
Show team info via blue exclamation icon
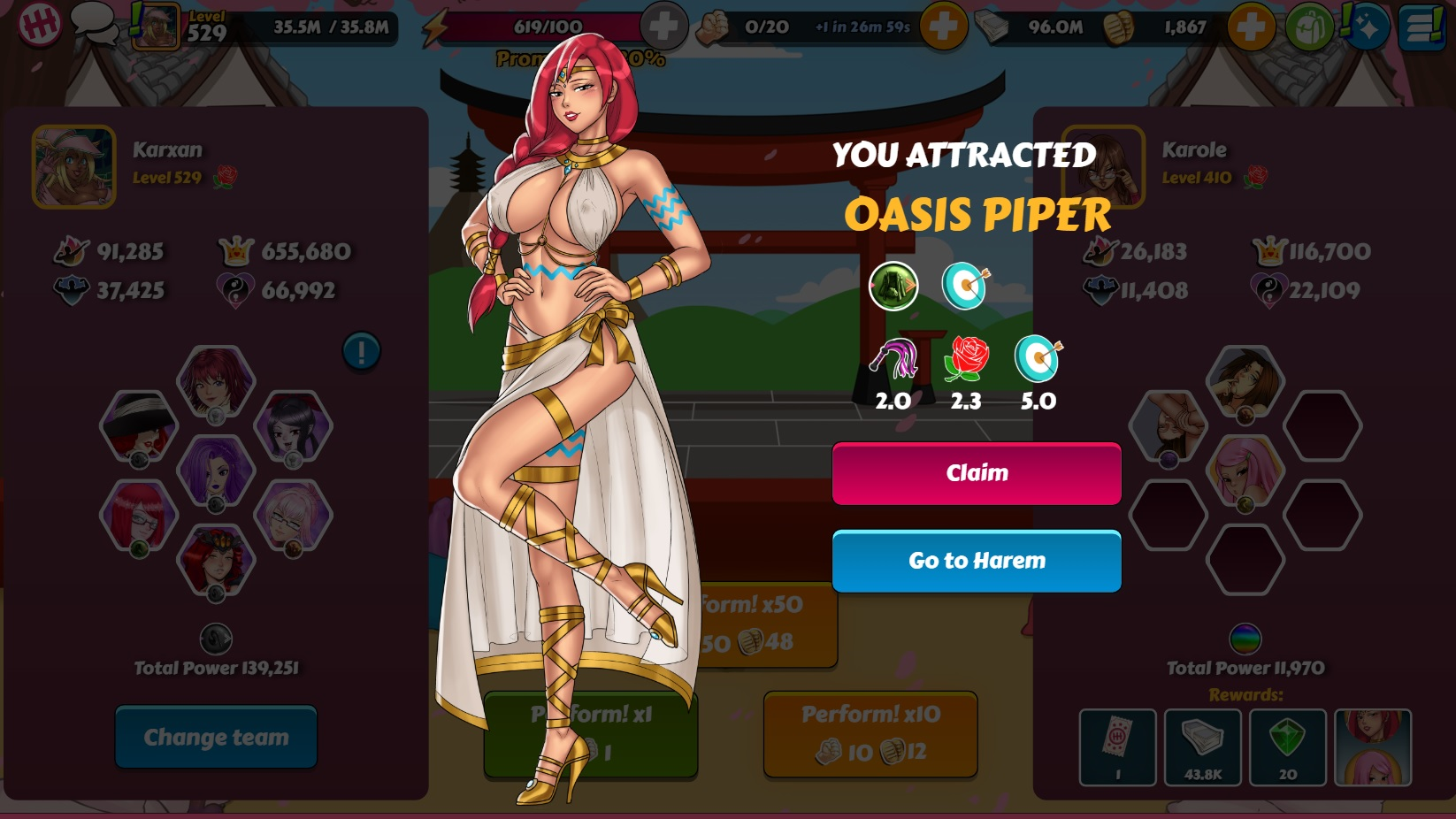(361, 352)
